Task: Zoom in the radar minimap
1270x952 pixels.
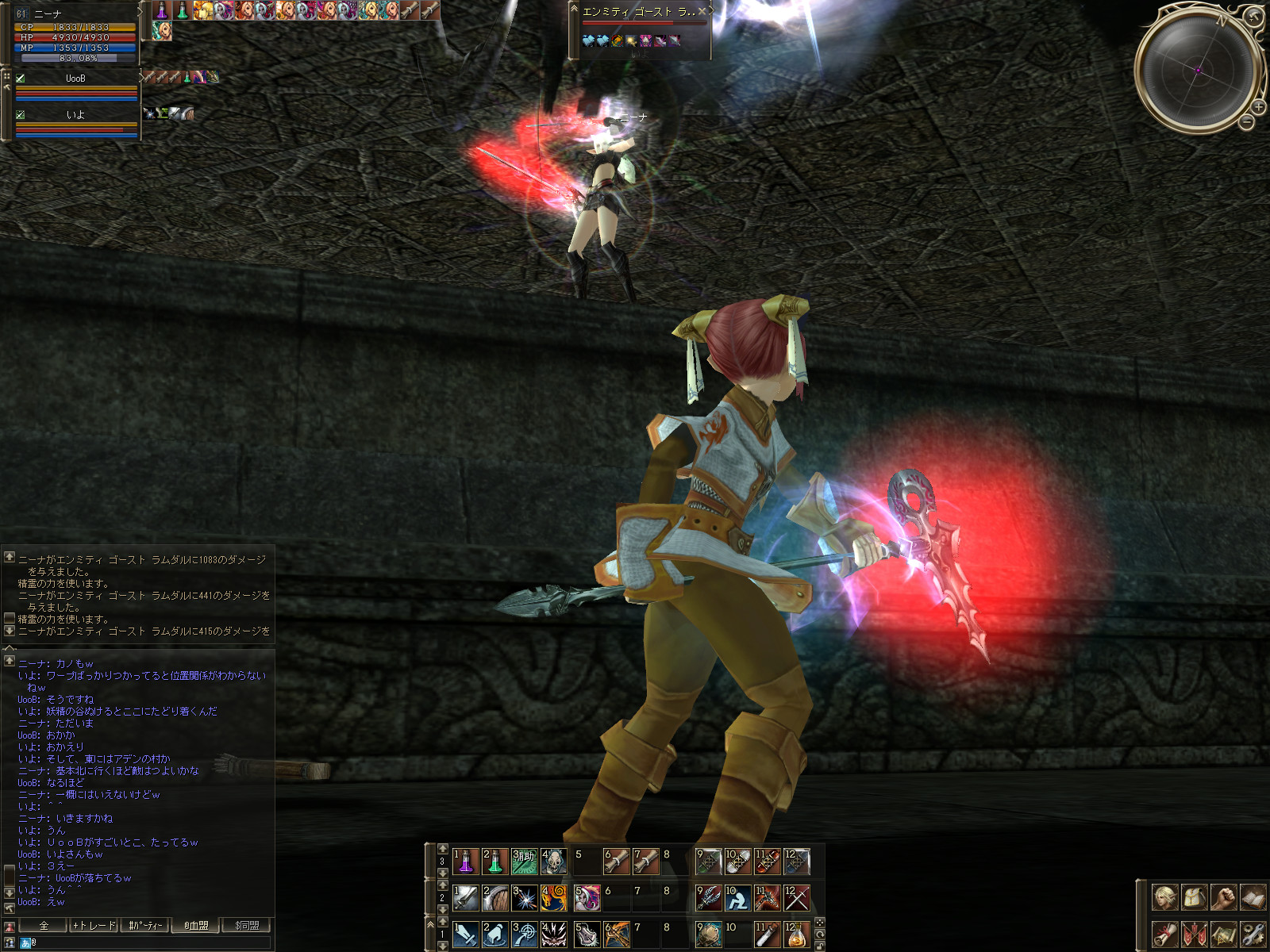Action: pyautogui.click(x=1259, y=106)
